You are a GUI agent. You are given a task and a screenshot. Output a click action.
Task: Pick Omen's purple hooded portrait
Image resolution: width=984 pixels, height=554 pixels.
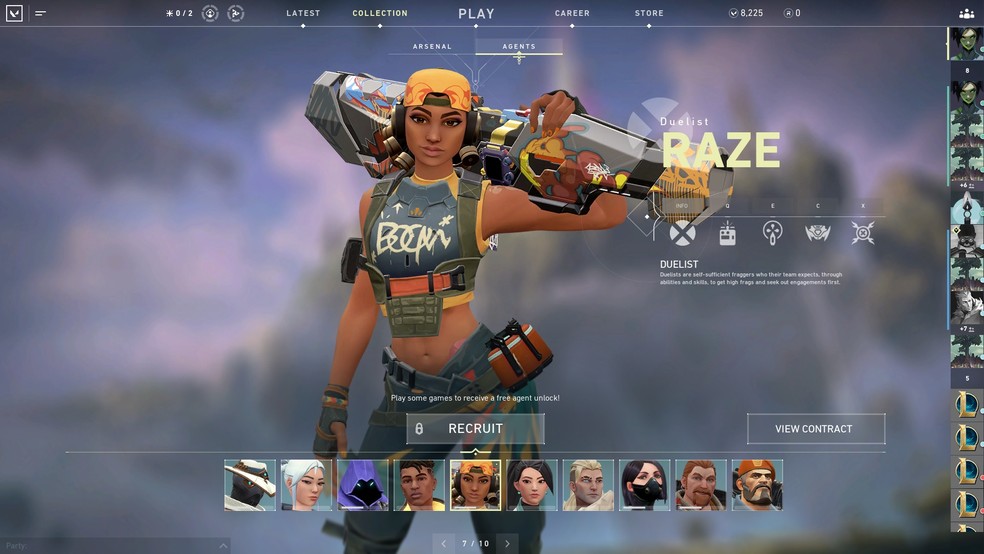click(x=362, y=485)
